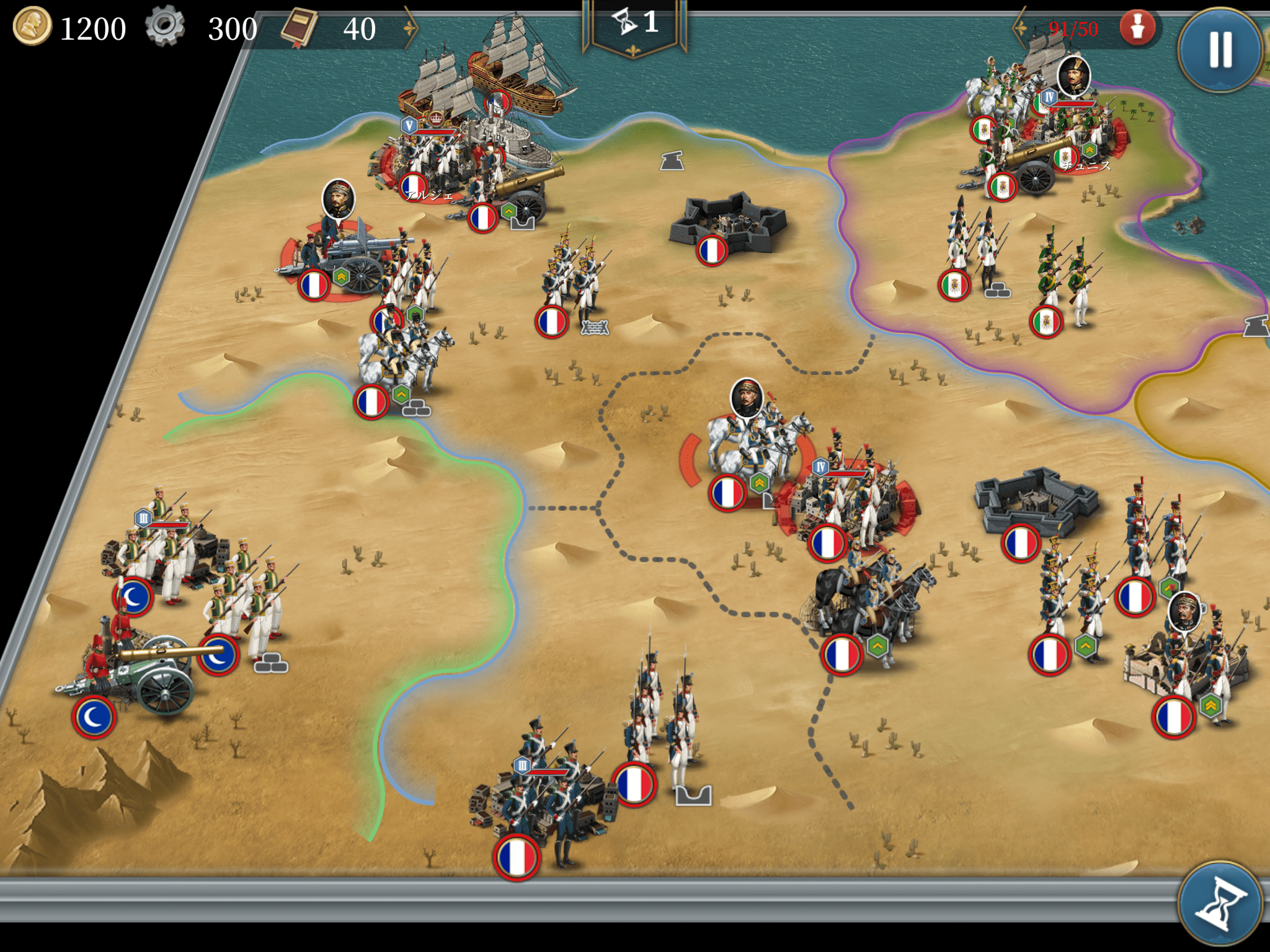Viewport: 1270px width, 952px height.
Task: End the turn with the hourglass button
Action: (1219, 903)
